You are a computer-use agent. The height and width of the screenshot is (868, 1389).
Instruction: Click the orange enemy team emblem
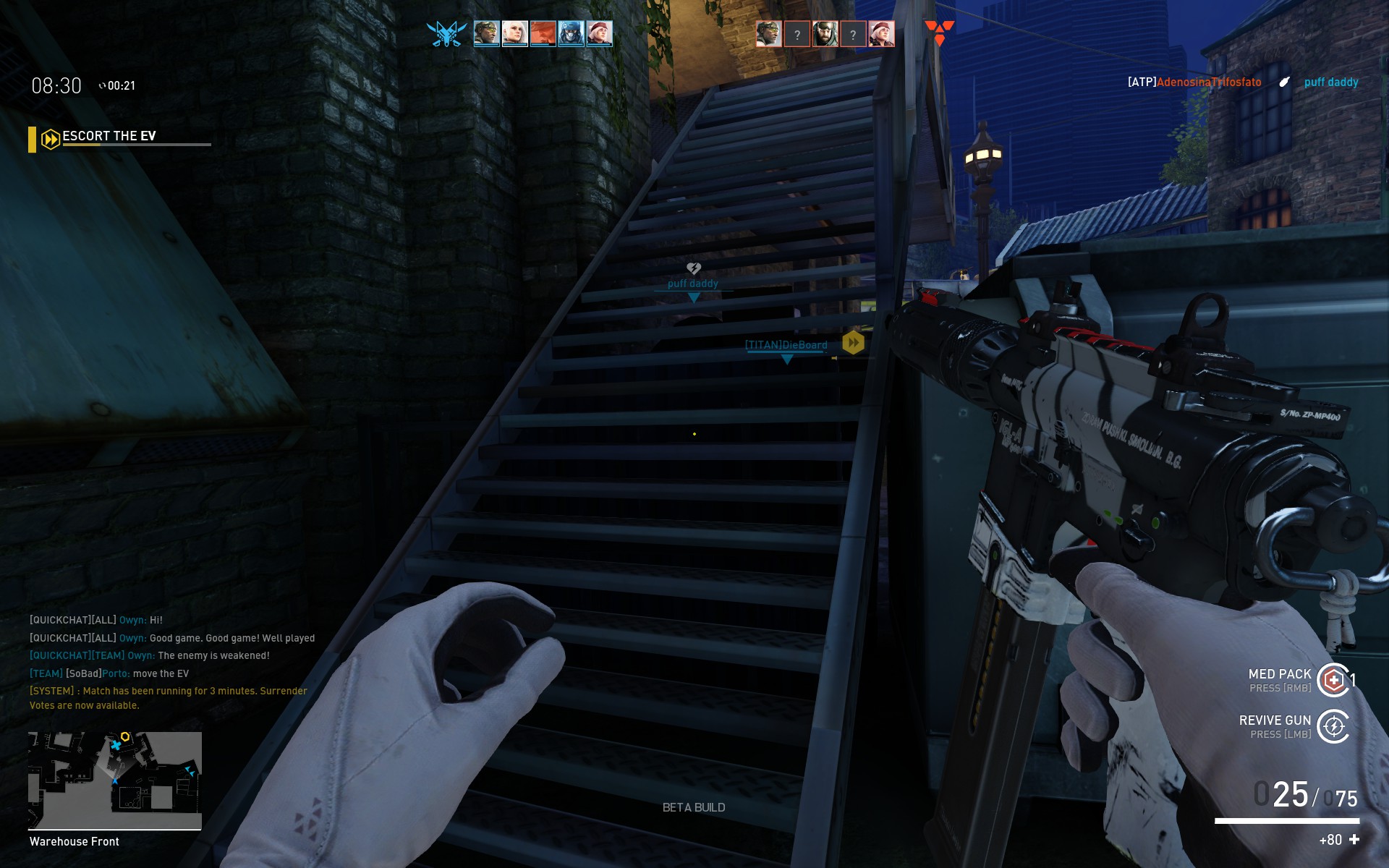tap(939, 33)
